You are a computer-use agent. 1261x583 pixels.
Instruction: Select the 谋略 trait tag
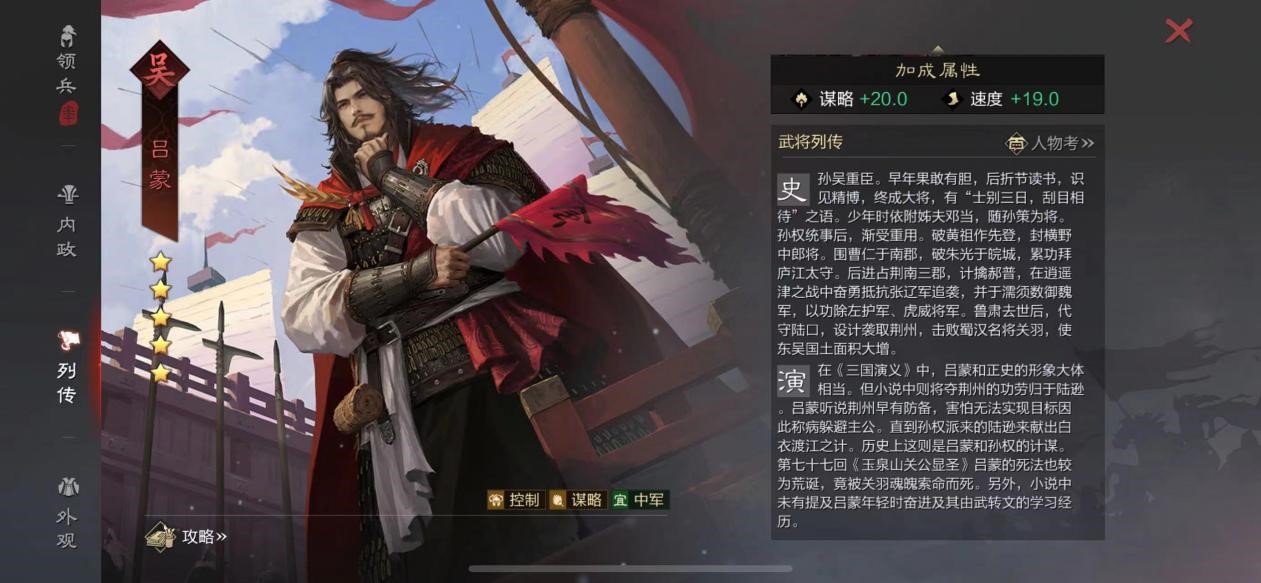(x=576, y=500)
